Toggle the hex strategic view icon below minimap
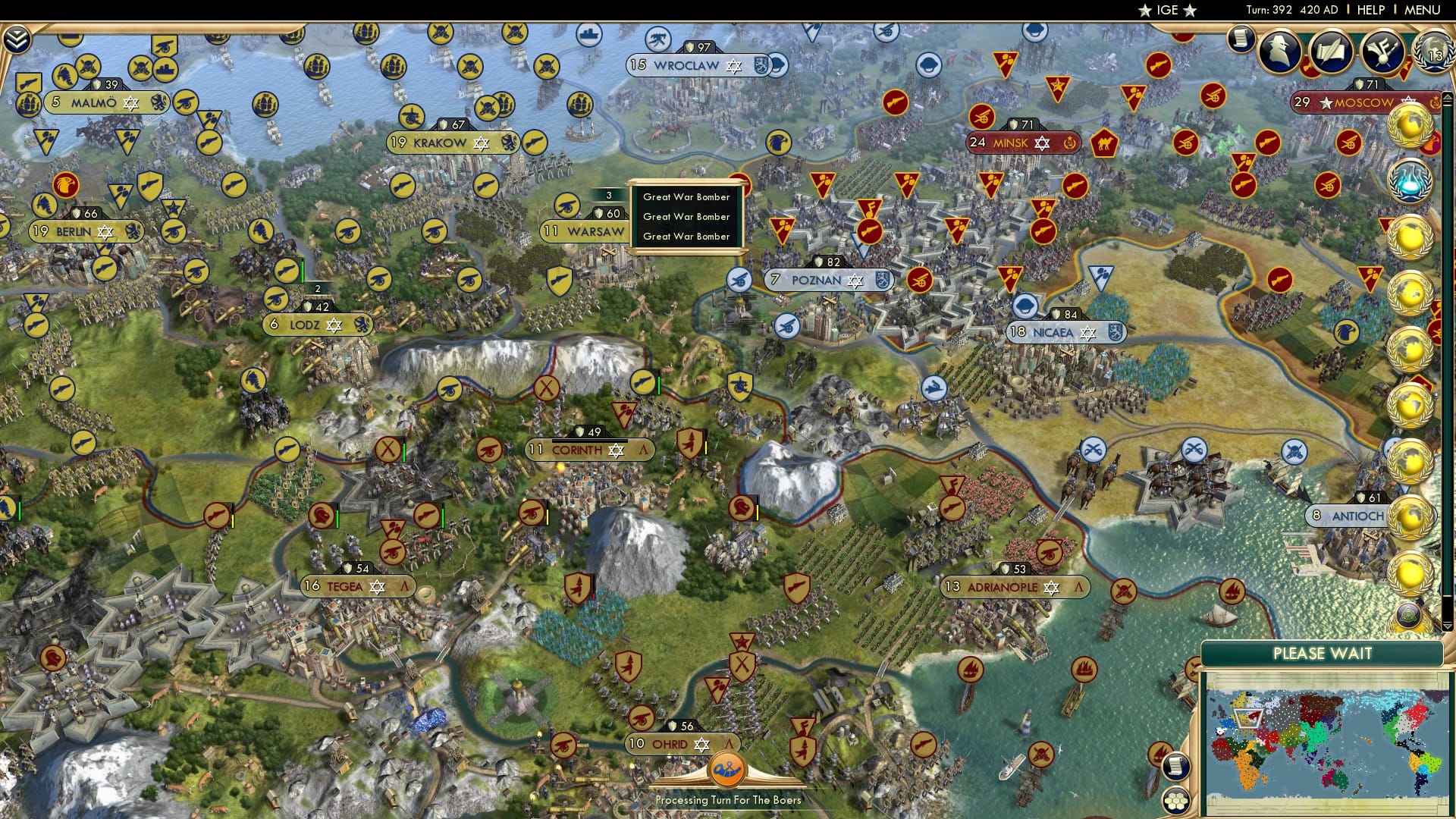The image size is (1456, 819). (x=1175, y=801)
